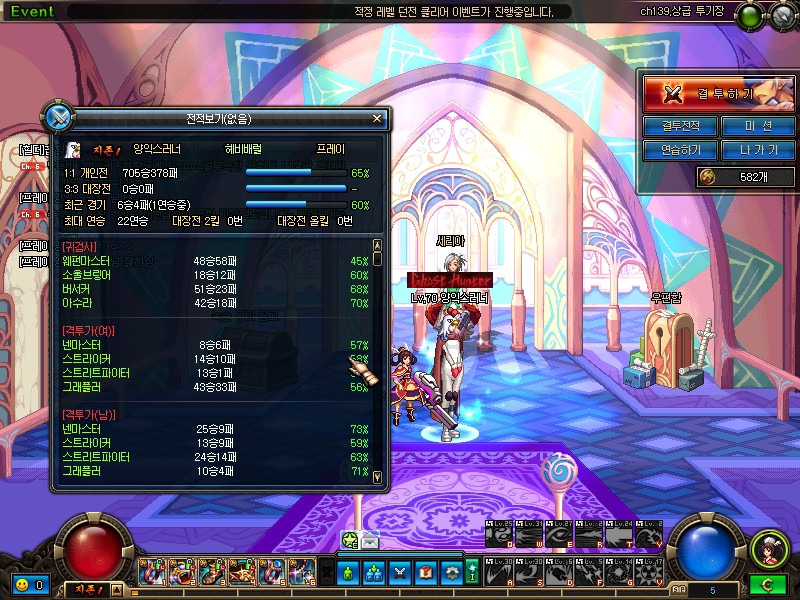Close the 전적보기 record window
Screen dimensions: 800x600
pos(377,118)
